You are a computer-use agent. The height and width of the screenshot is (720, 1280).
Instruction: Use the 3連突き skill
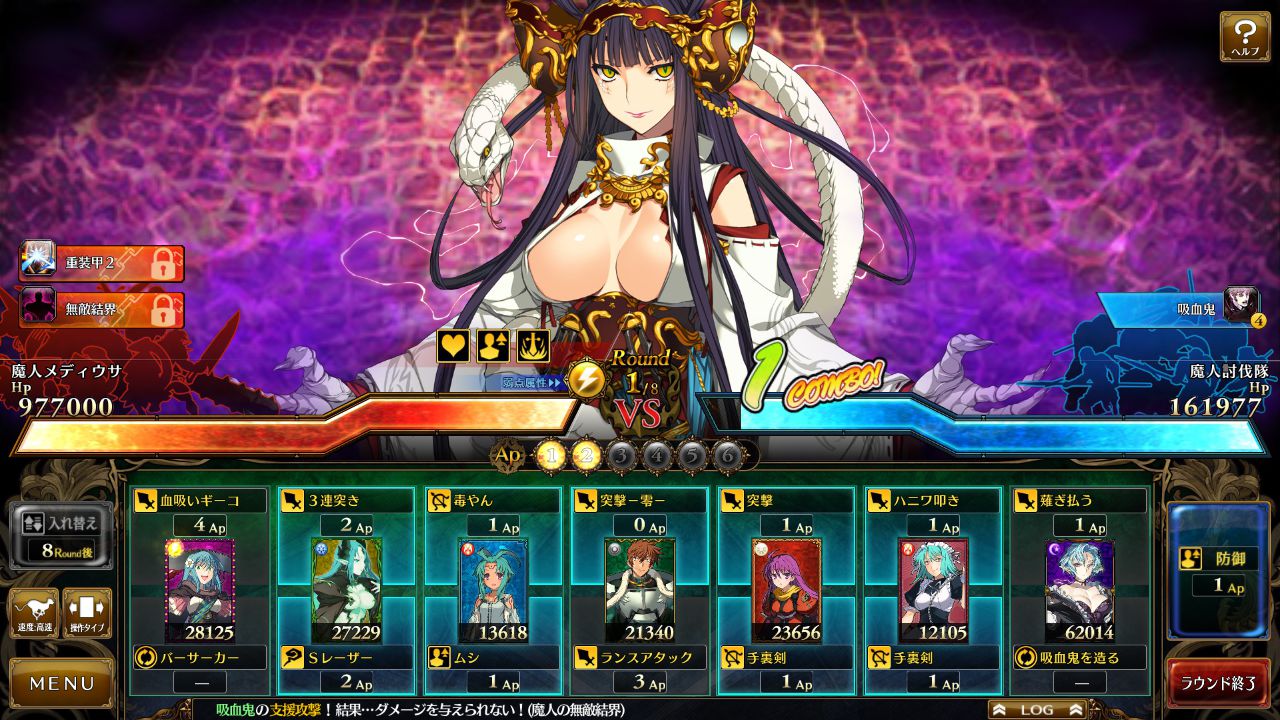click(346, 500)
